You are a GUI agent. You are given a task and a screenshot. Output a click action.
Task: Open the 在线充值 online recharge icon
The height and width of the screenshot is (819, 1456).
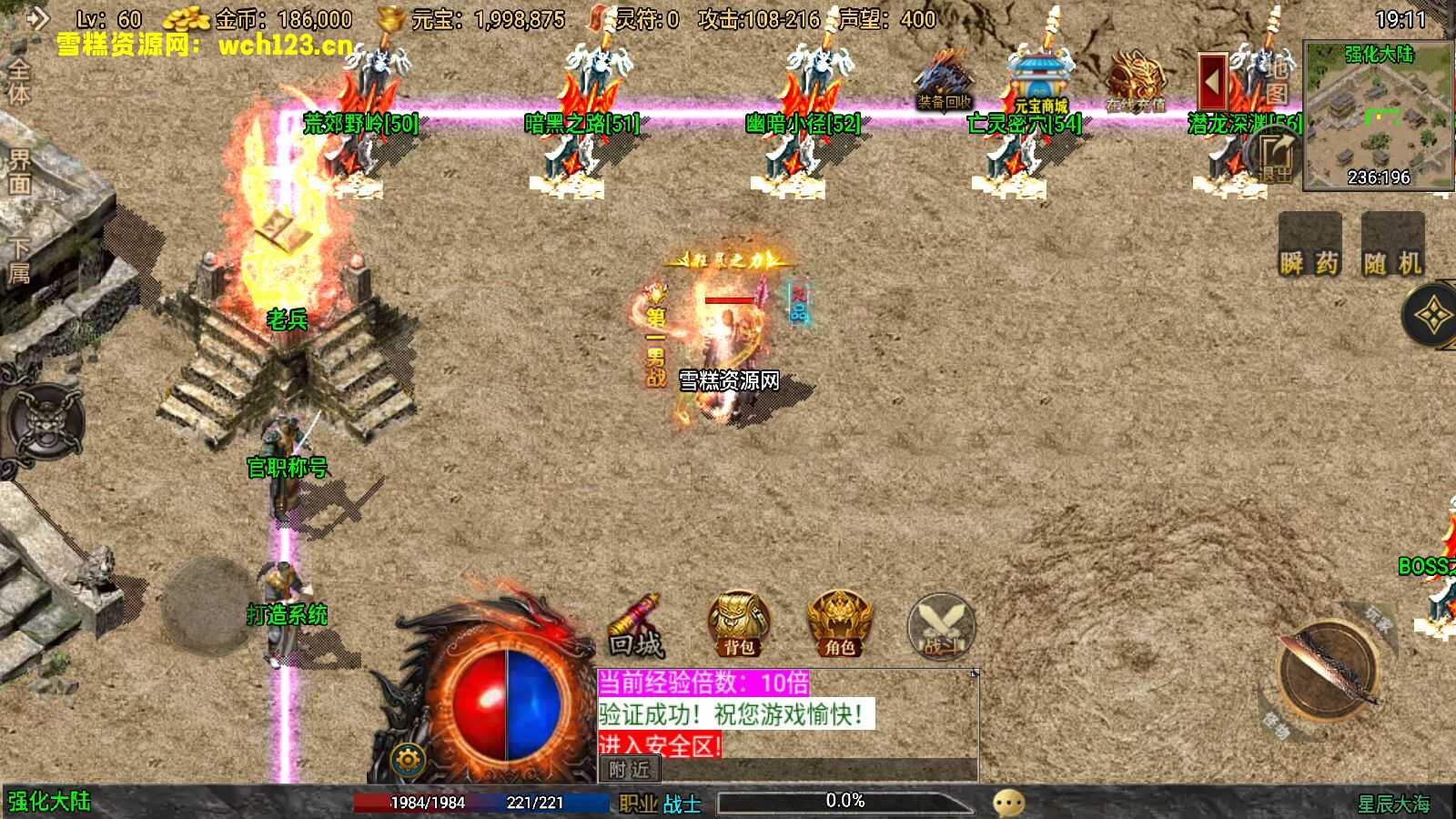click(x=1135, y=84)
